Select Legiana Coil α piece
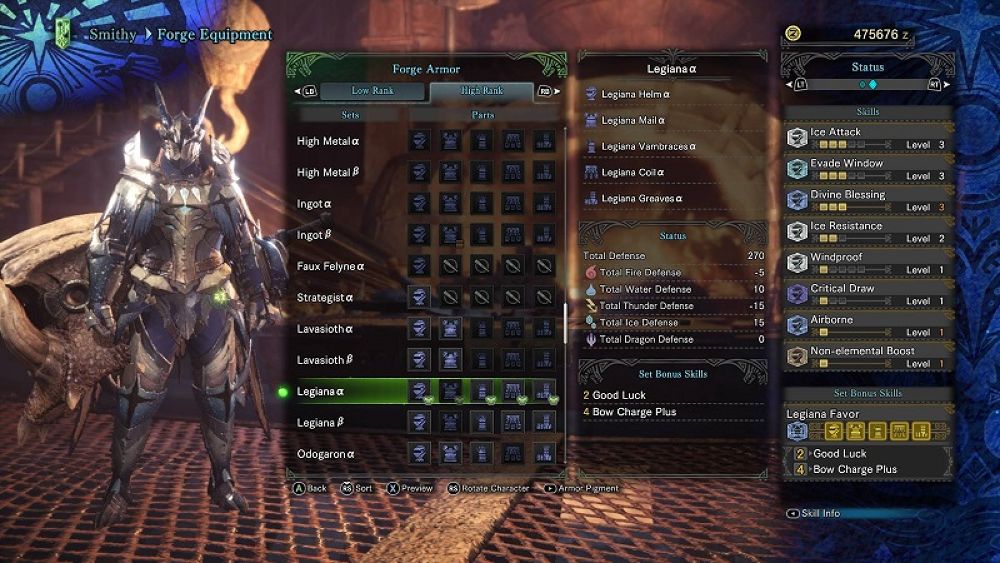 click(633, 172)
